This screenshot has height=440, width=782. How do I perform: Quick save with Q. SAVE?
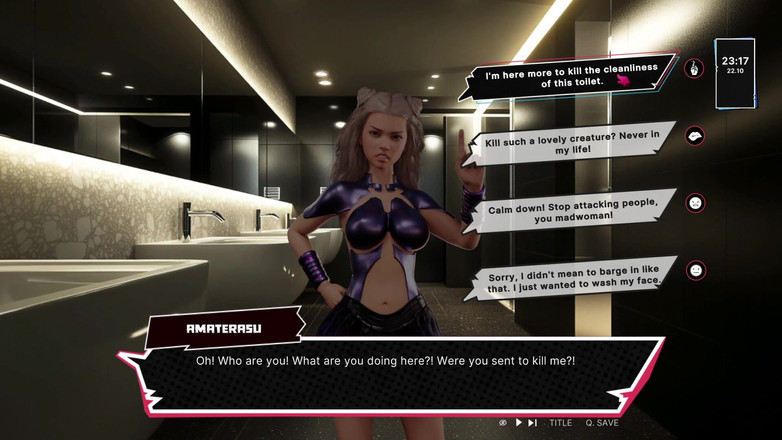tap(601, 423)
